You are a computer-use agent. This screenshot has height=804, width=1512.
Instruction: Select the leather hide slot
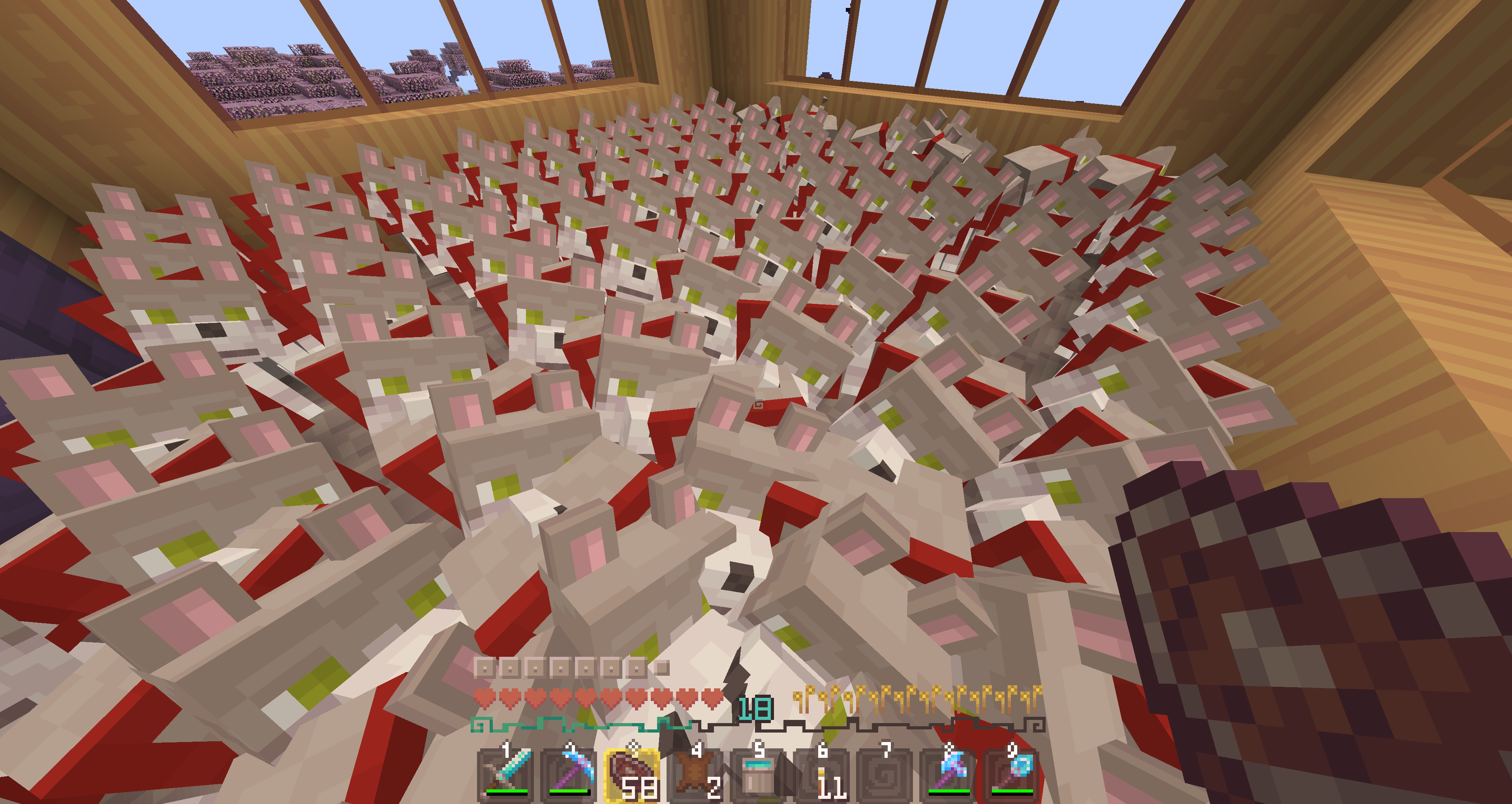(695, 774)
